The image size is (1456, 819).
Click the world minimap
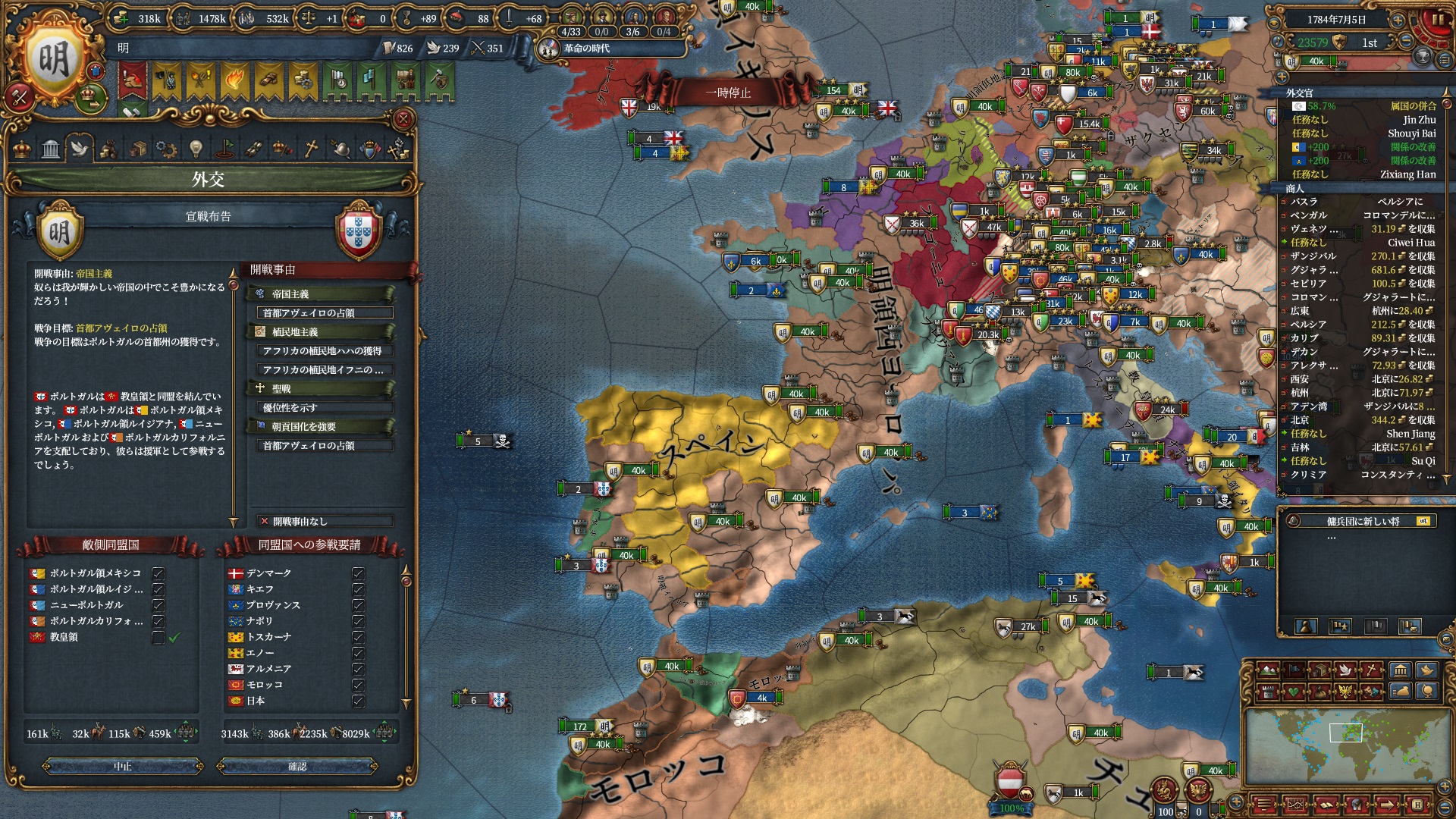point(1345,747)
